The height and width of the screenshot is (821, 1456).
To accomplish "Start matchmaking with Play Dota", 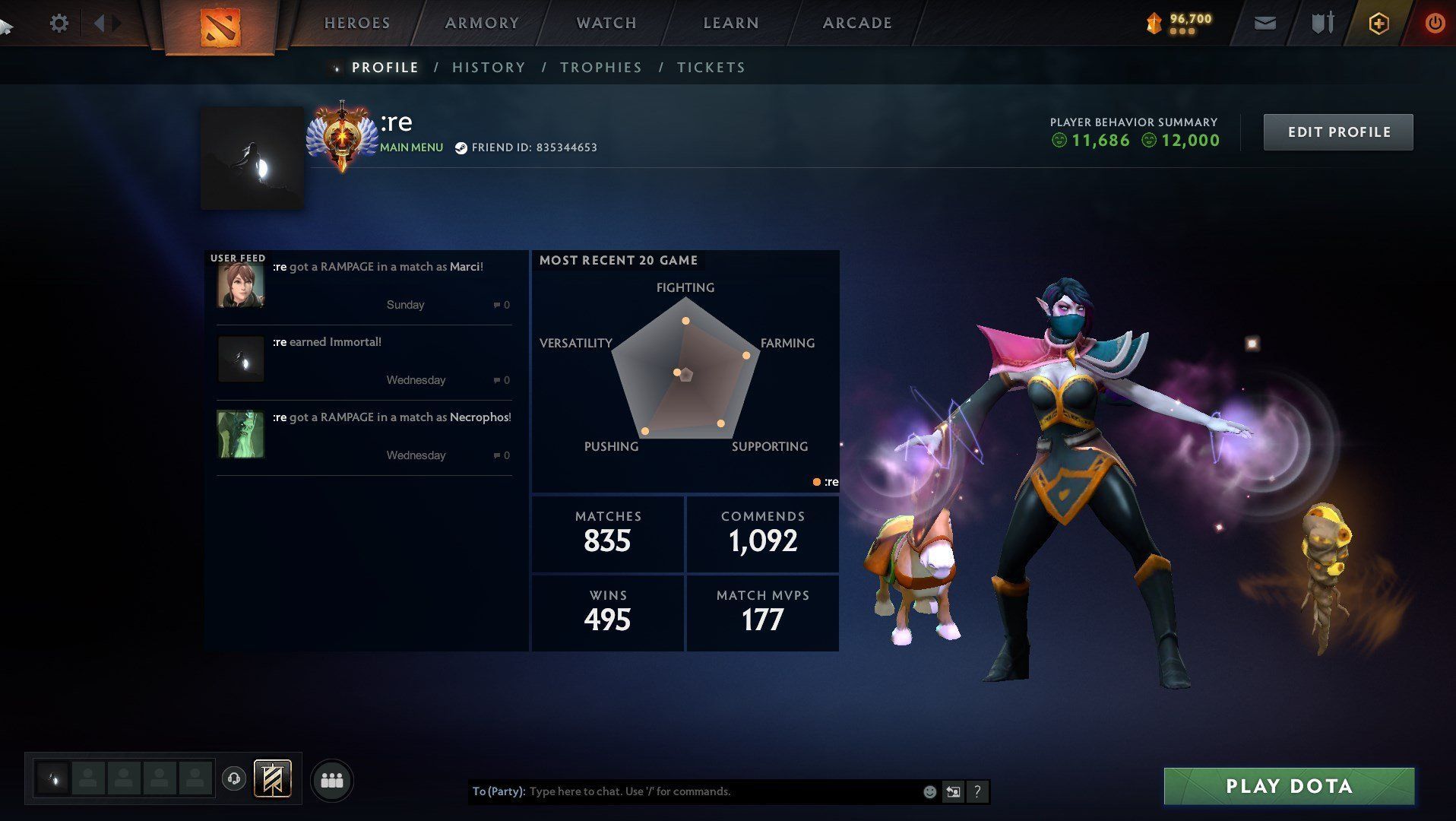I will 1289,786.
